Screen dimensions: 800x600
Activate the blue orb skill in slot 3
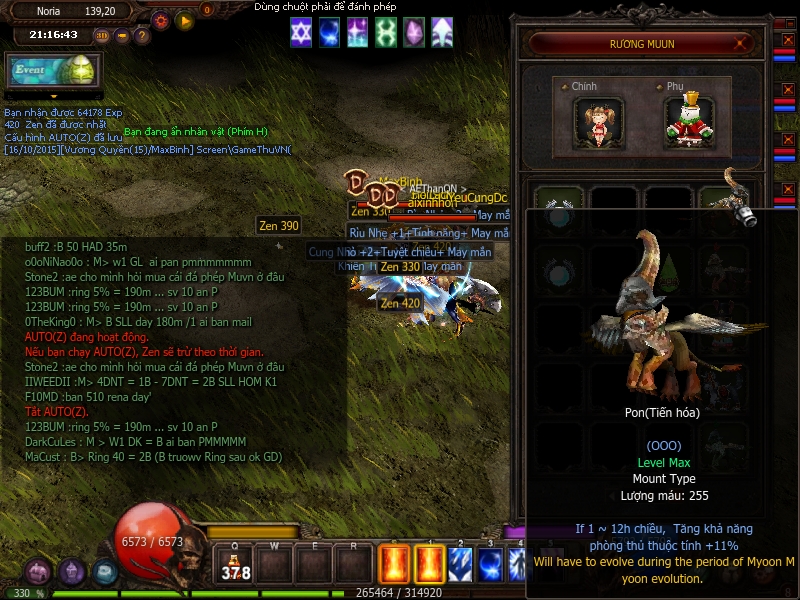[x=490, y=563]
